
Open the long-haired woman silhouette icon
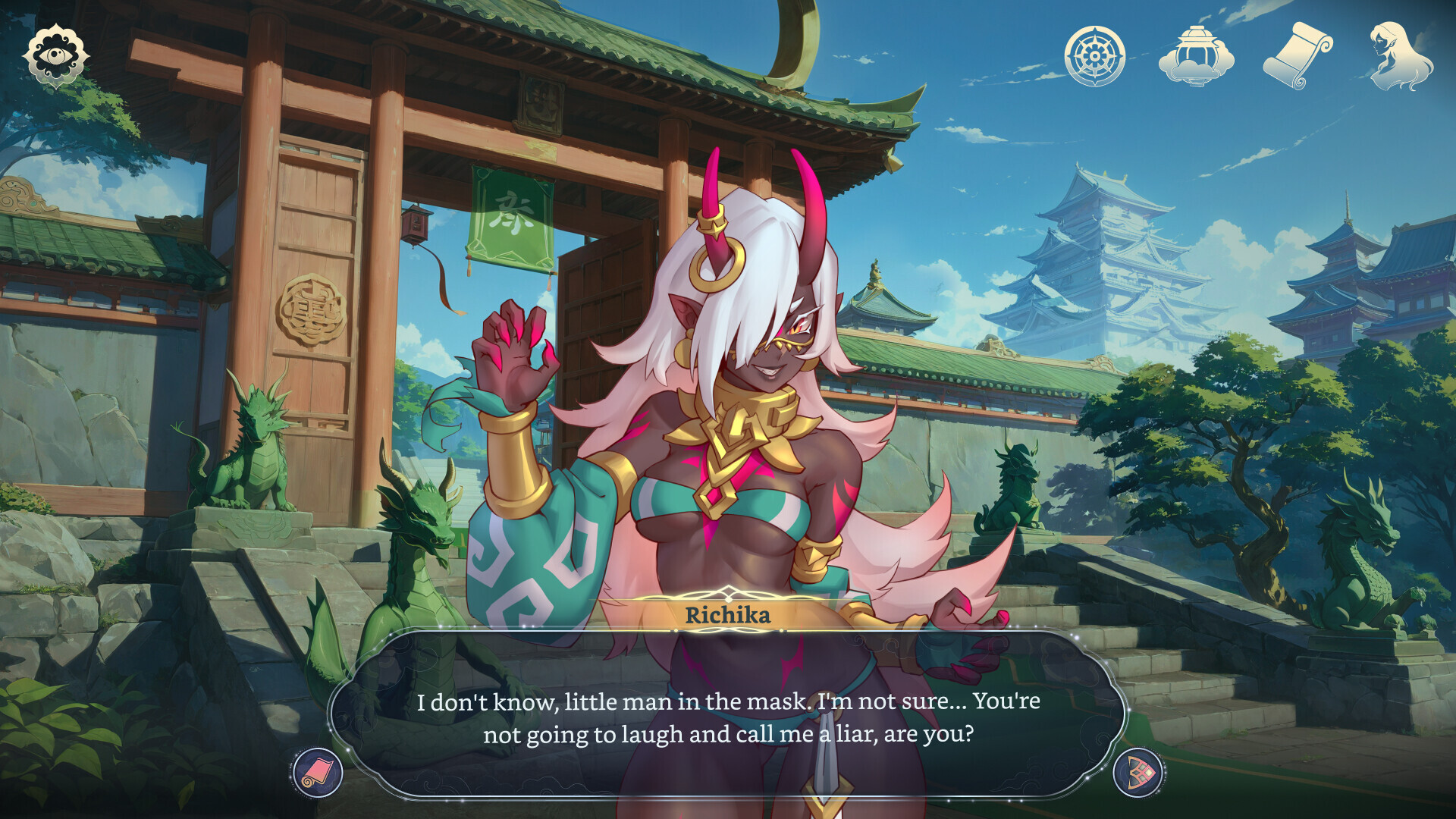click(x=1400, y=56)
